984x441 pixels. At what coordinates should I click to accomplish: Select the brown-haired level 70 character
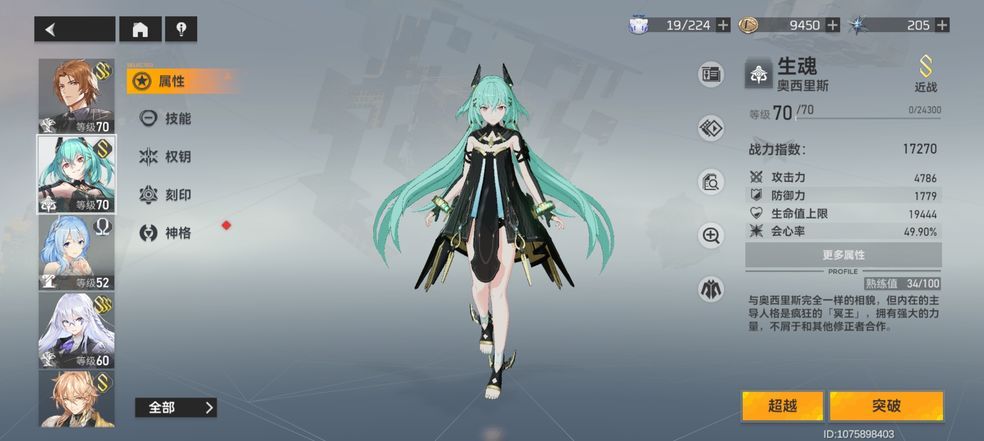coord(75,96)
